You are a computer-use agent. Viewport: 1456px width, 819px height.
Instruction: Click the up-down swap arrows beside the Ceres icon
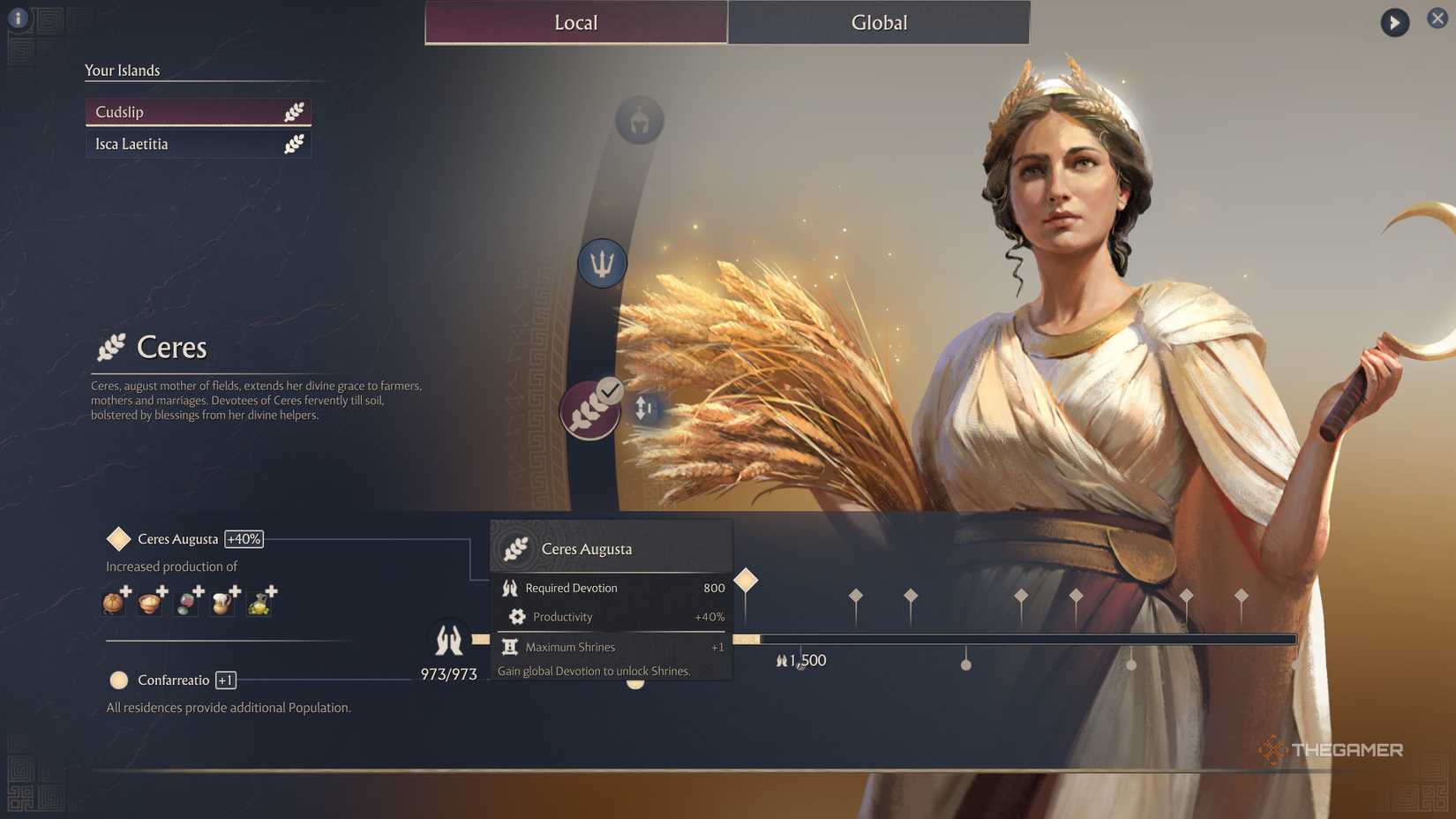(643, 408)
